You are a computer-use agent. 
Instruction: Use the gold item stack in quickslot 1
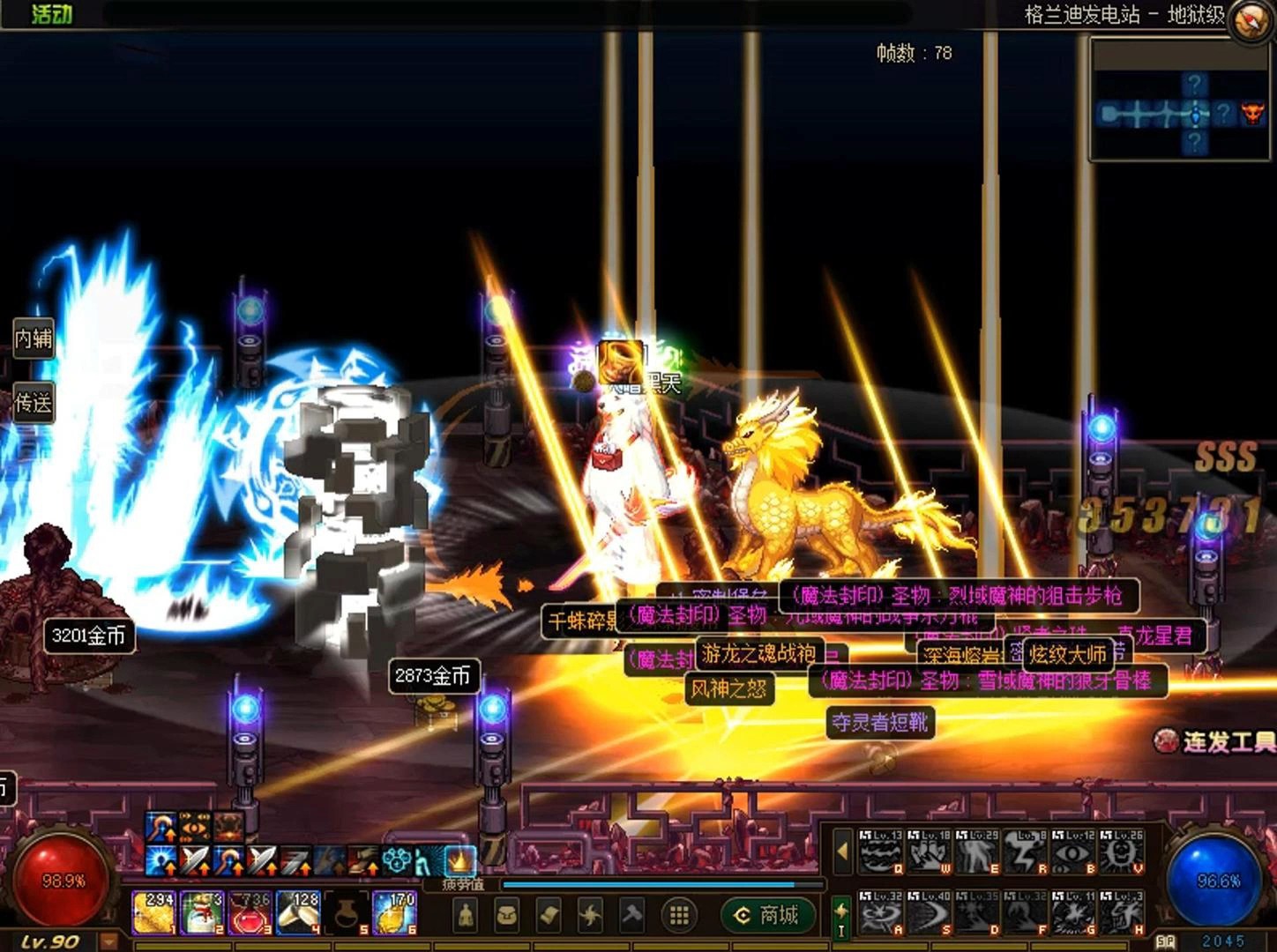point(153,913)
